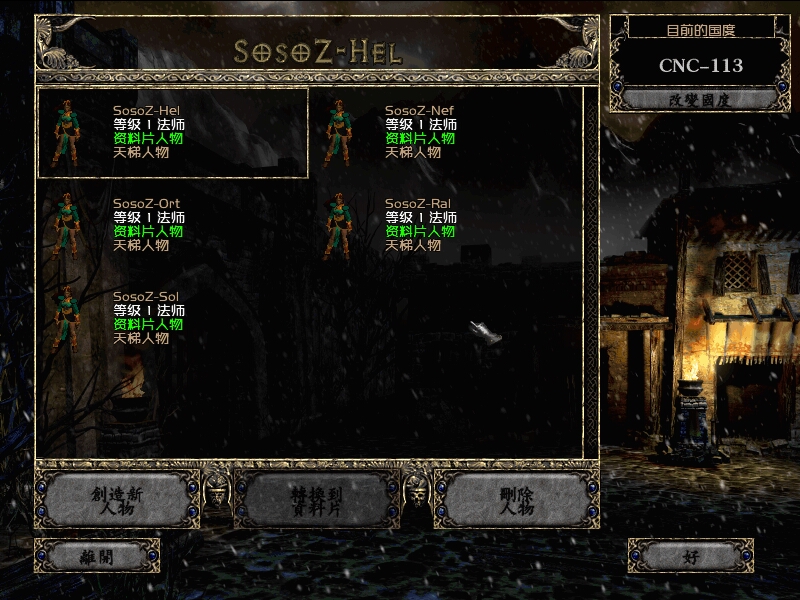Select the SosoZ-Ort character entry
800x600 pixels.
172,225
